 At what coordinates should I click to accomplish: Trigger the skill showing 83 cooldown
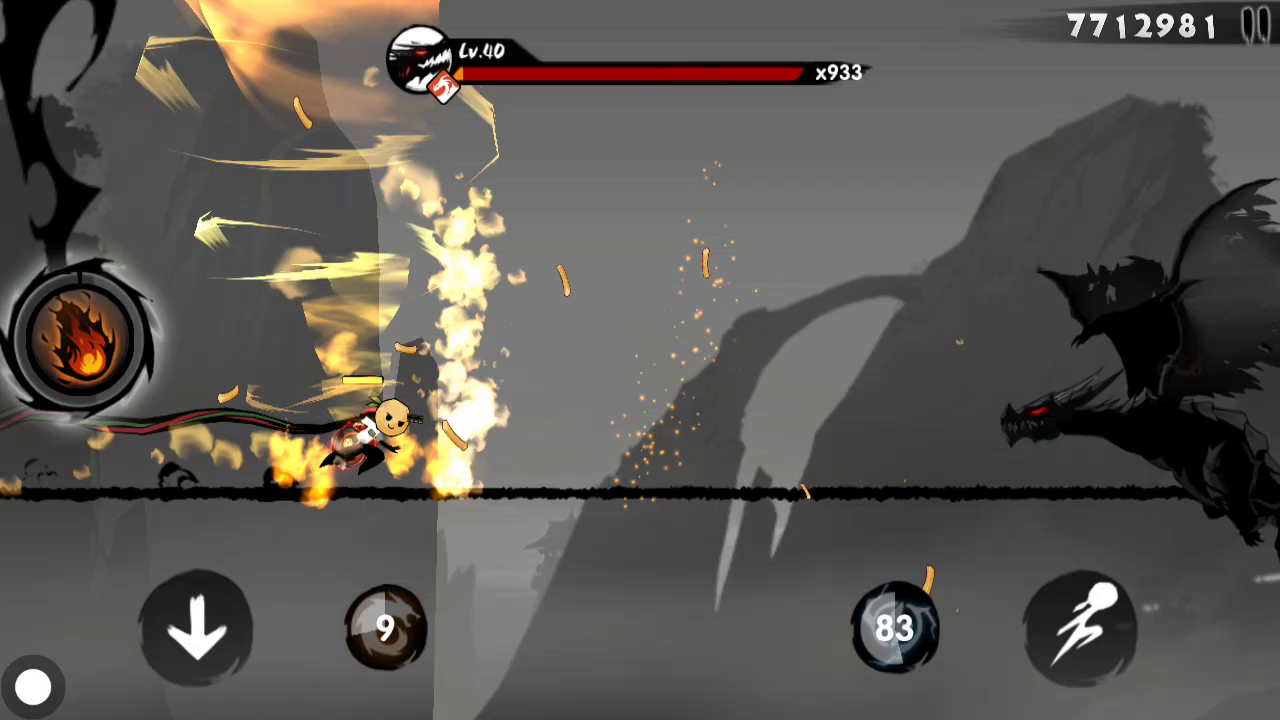click(894, 628)
